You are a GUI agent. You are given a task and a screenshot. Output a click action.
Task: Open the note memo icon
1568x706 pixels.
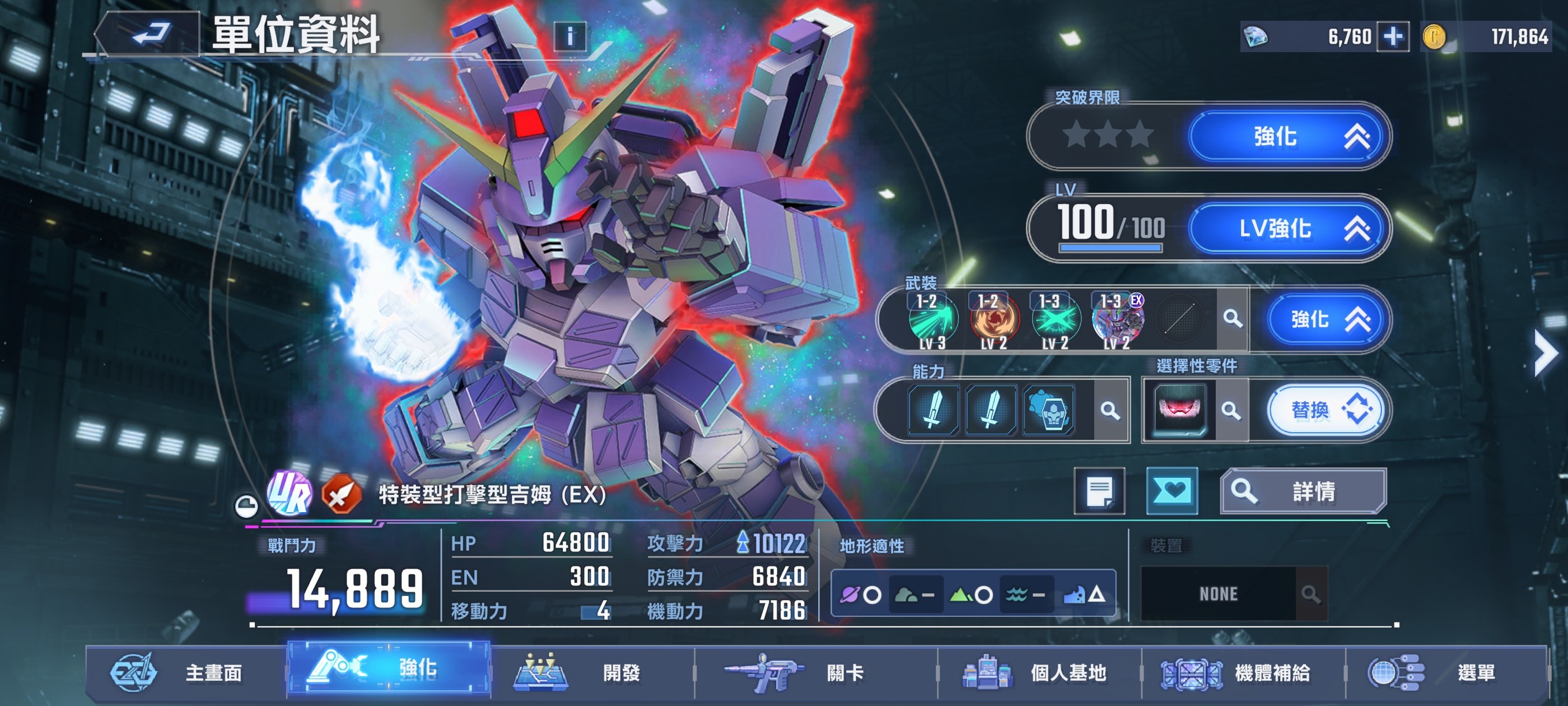(x=1099, y=491)
